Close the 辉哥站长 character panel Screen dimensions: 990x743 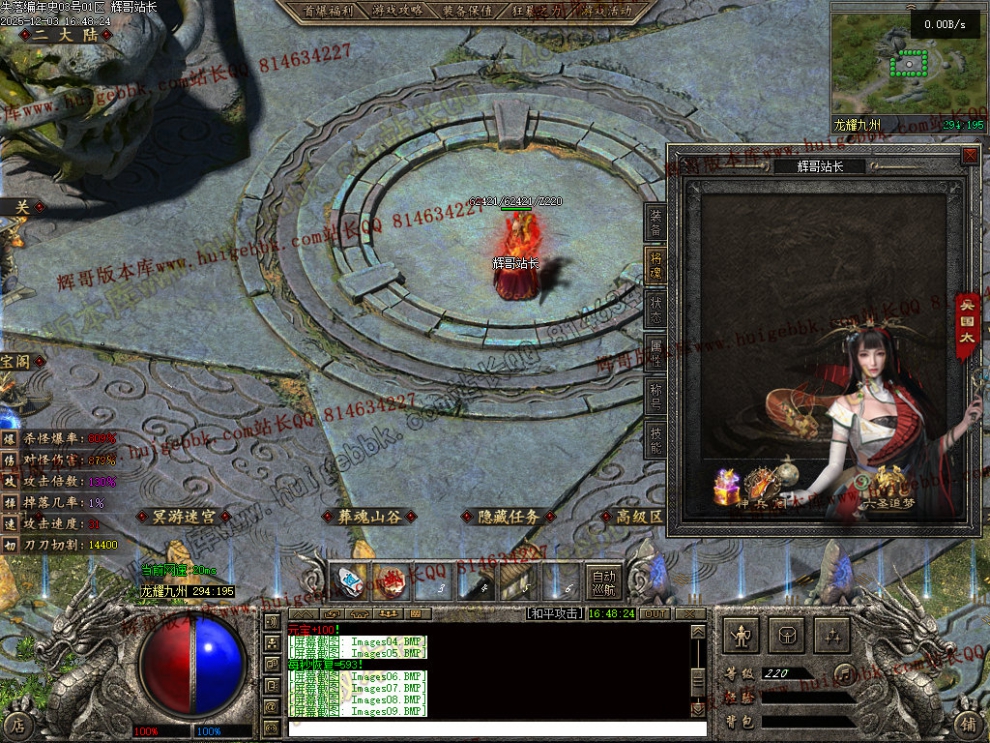(969, 156)
